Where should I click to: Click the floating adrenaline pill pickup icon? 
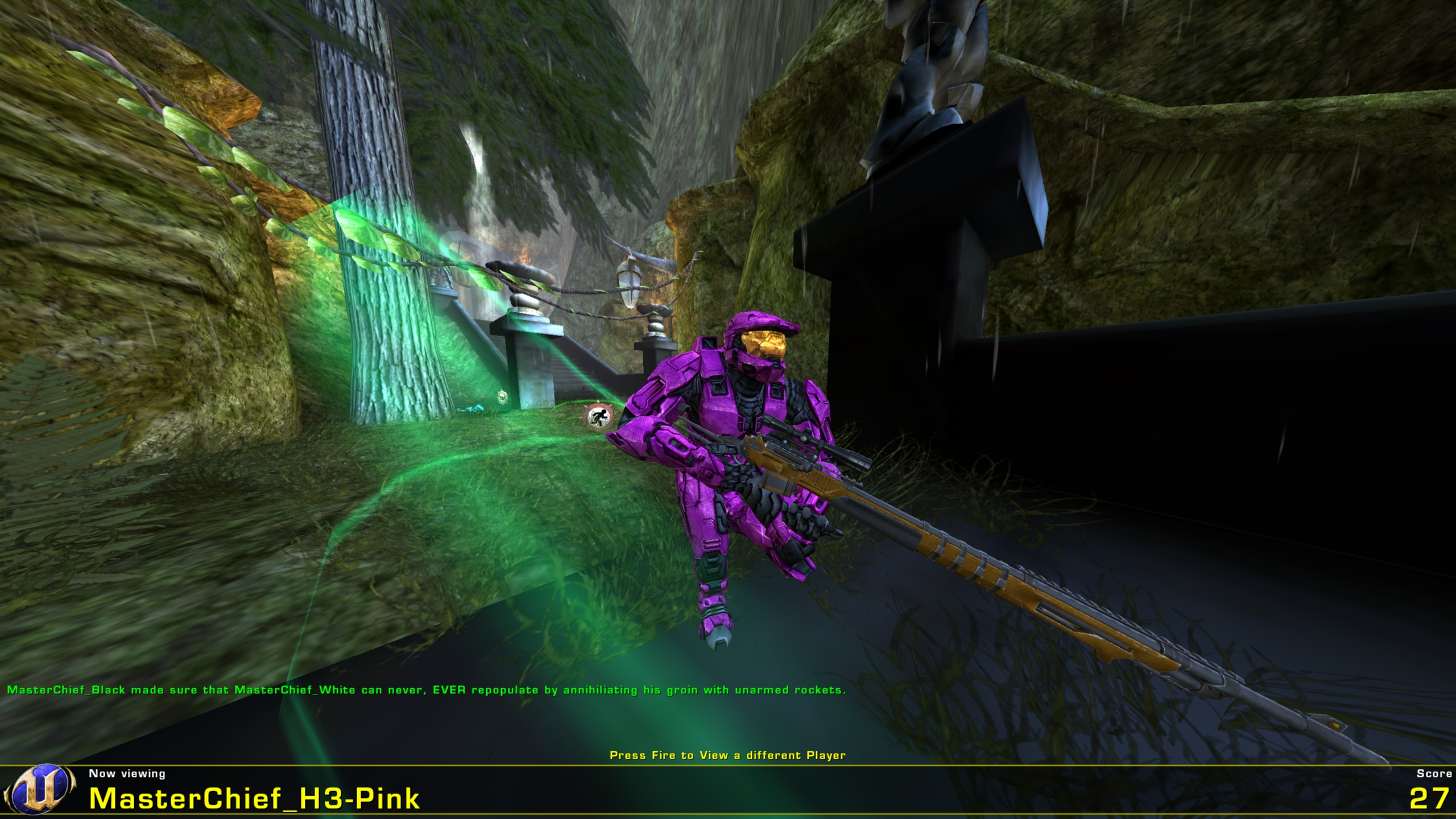tap(503, 397)
